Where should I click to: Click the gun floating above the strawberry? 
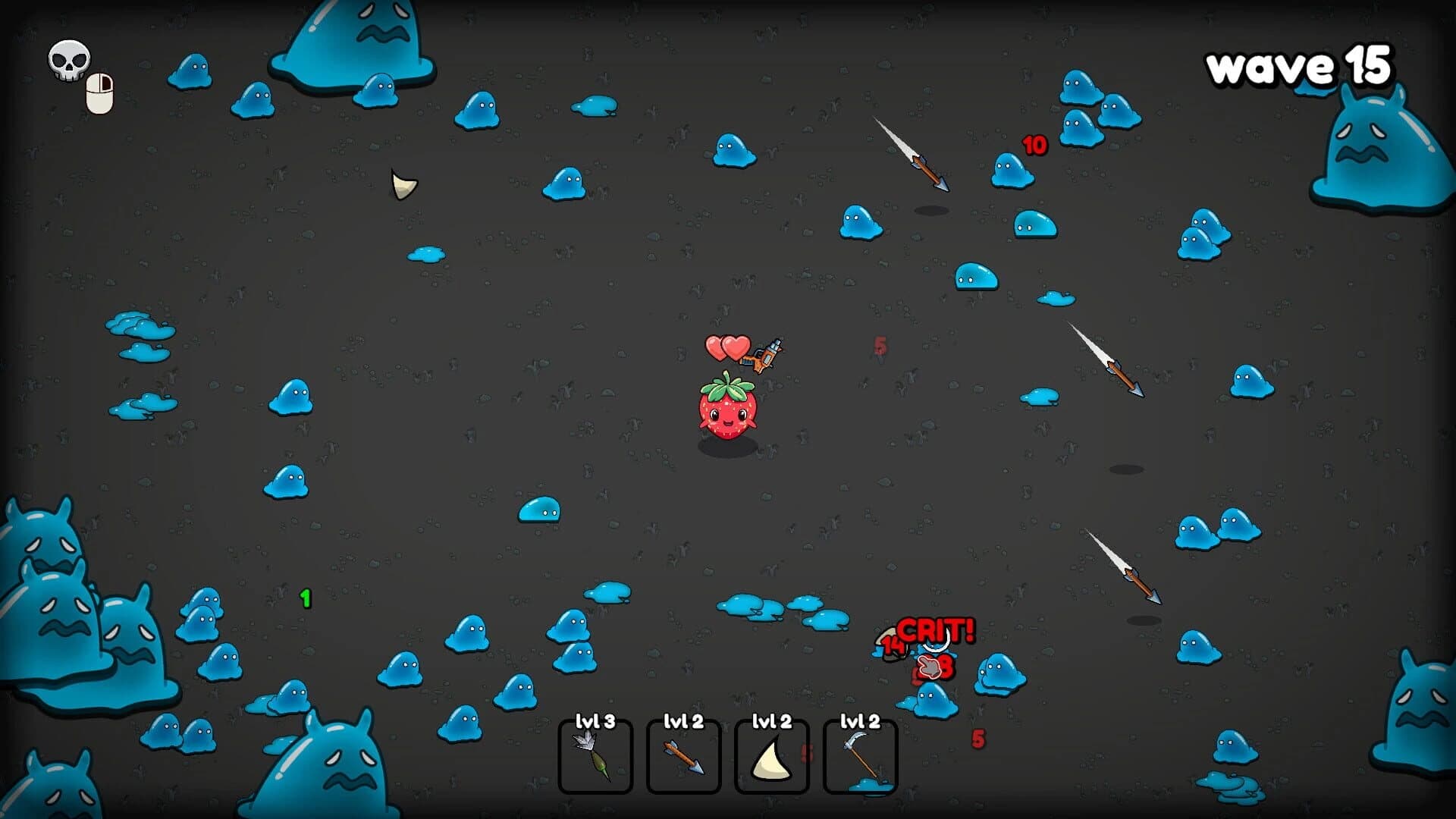click(766, 356)
